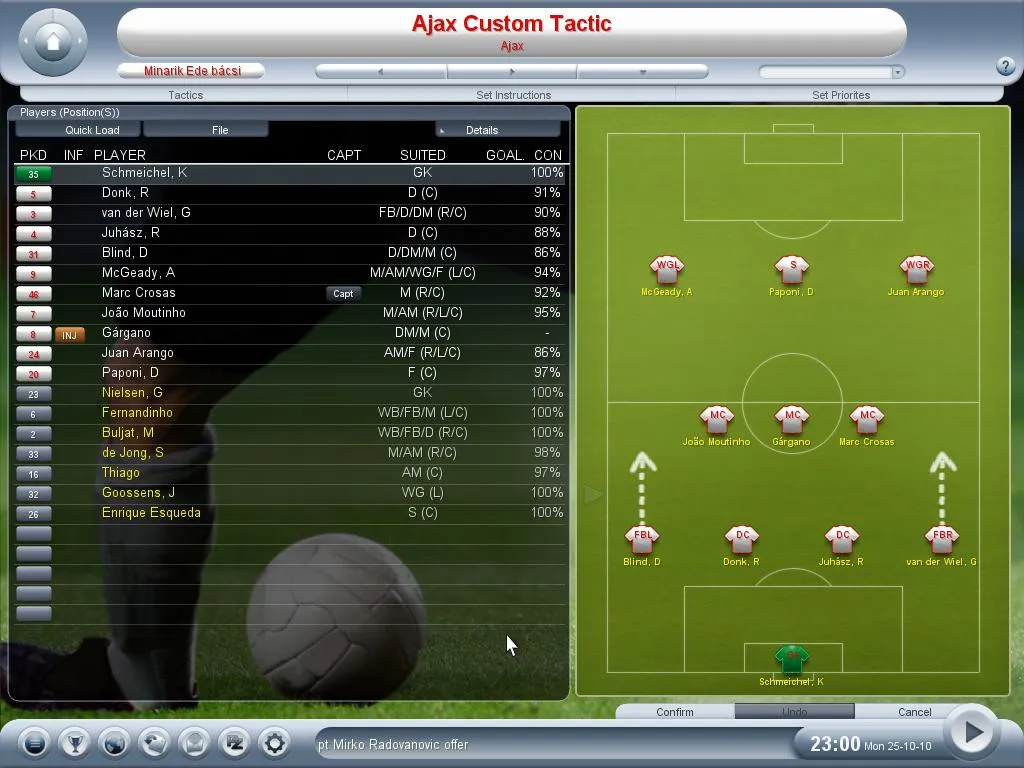Open the manager name Minarik Ede bácsi

(191, 71)
